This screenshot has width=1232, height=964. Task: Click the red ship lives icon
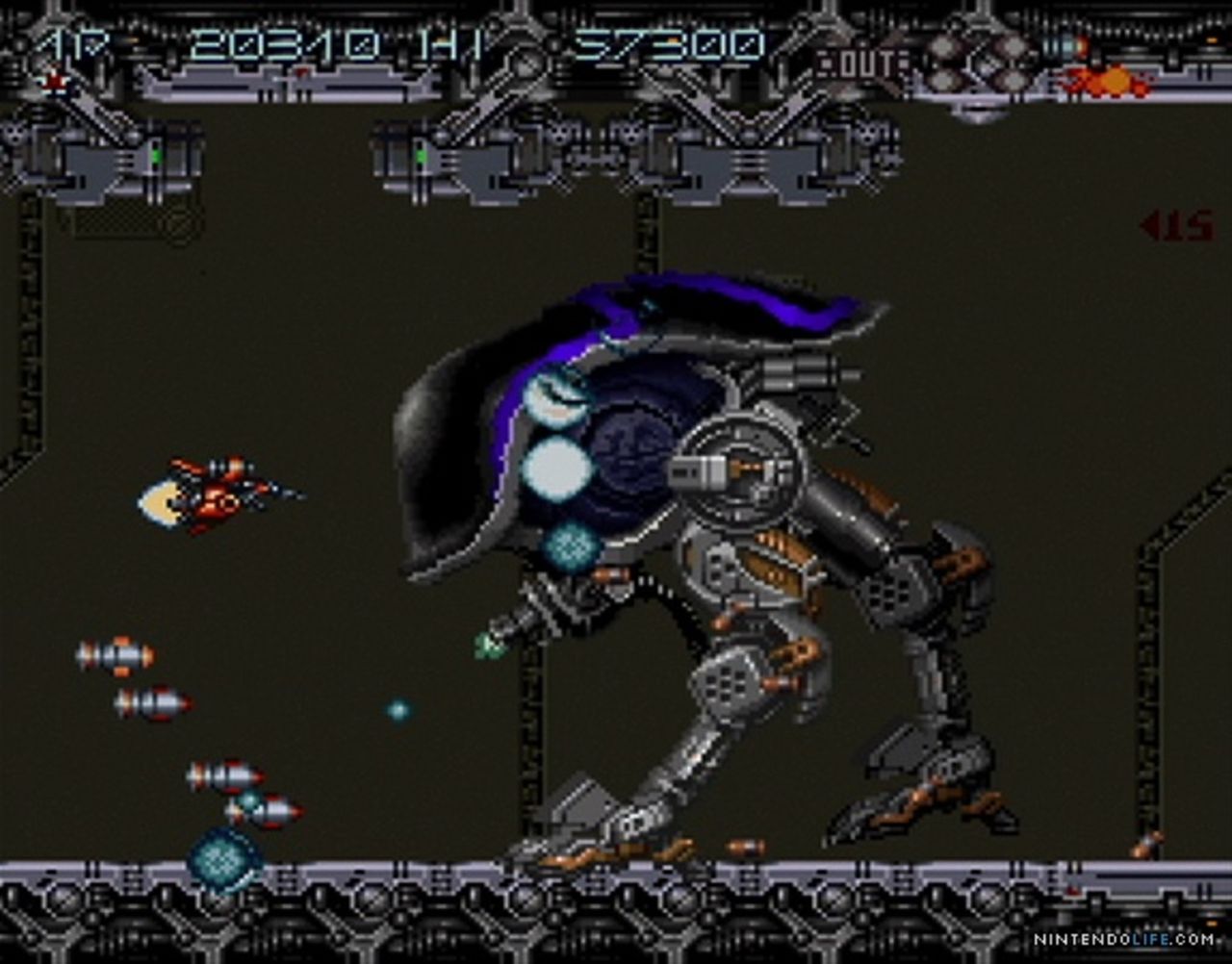(x=56, y=83)
